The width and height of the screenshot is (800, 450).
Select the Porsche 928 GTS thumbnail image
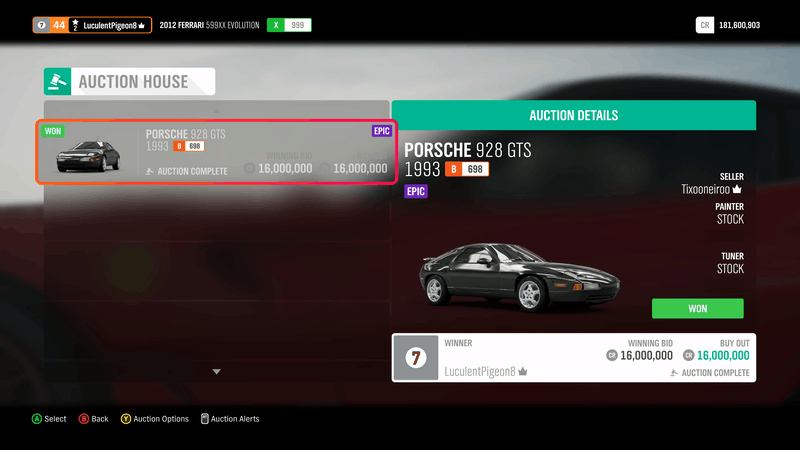88,157
